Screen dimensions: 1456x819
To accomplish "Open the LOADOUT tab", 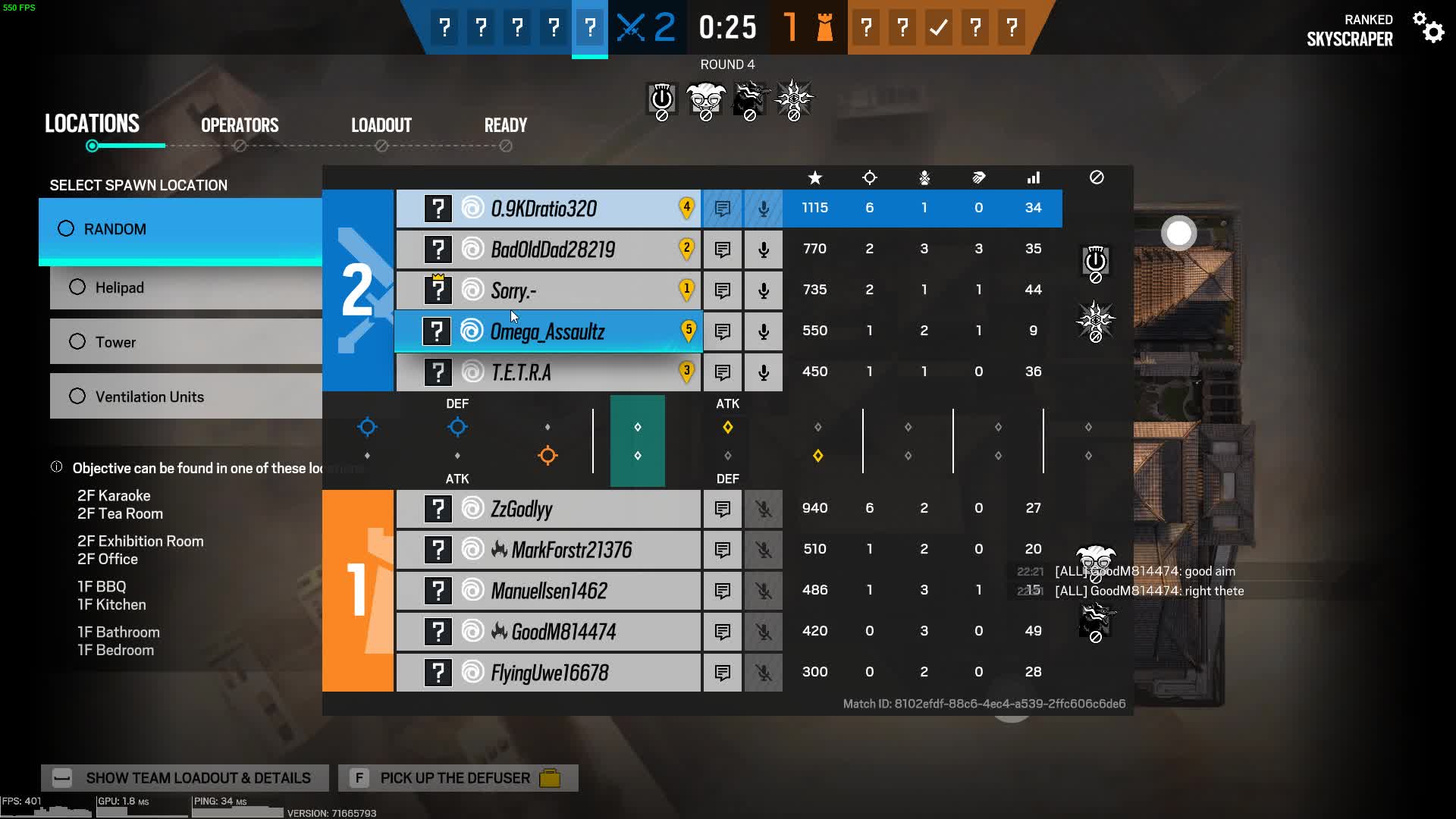I will tap(381, 125).
